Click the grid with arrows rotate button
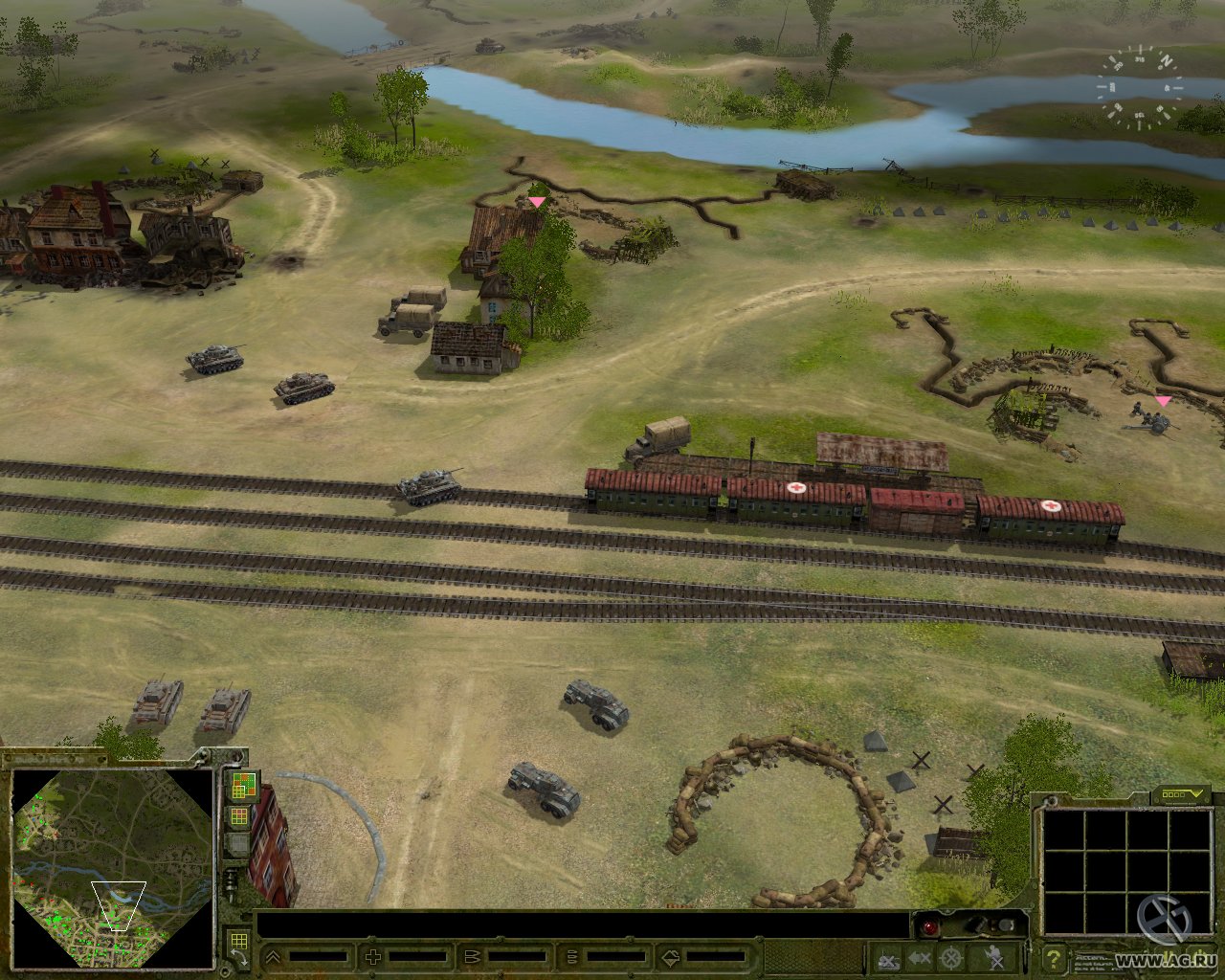This screenshot has height=980, width=1225. [x=237, y=945]
